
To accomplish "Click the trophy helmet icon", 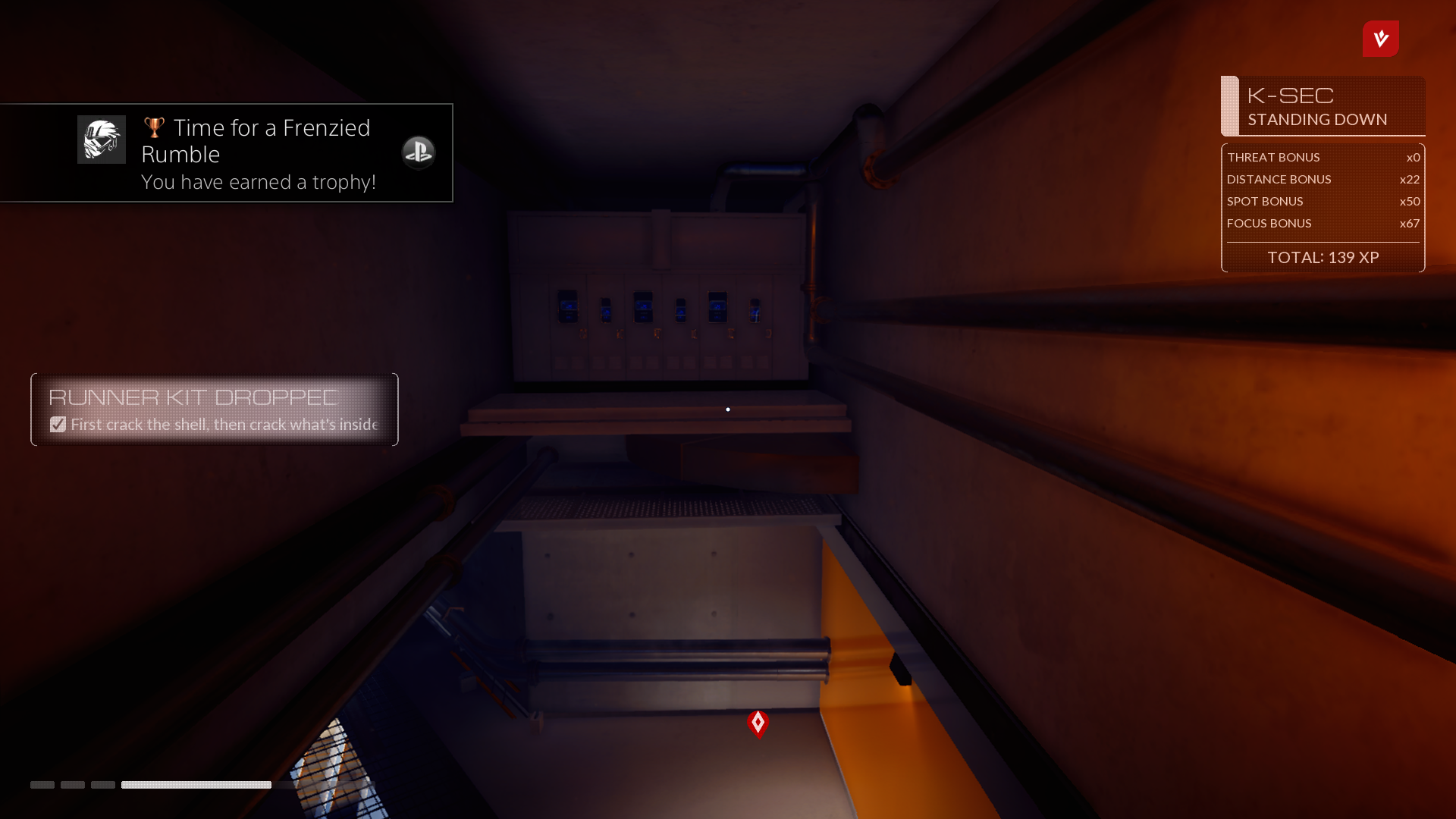I will [x=101, y=139].
